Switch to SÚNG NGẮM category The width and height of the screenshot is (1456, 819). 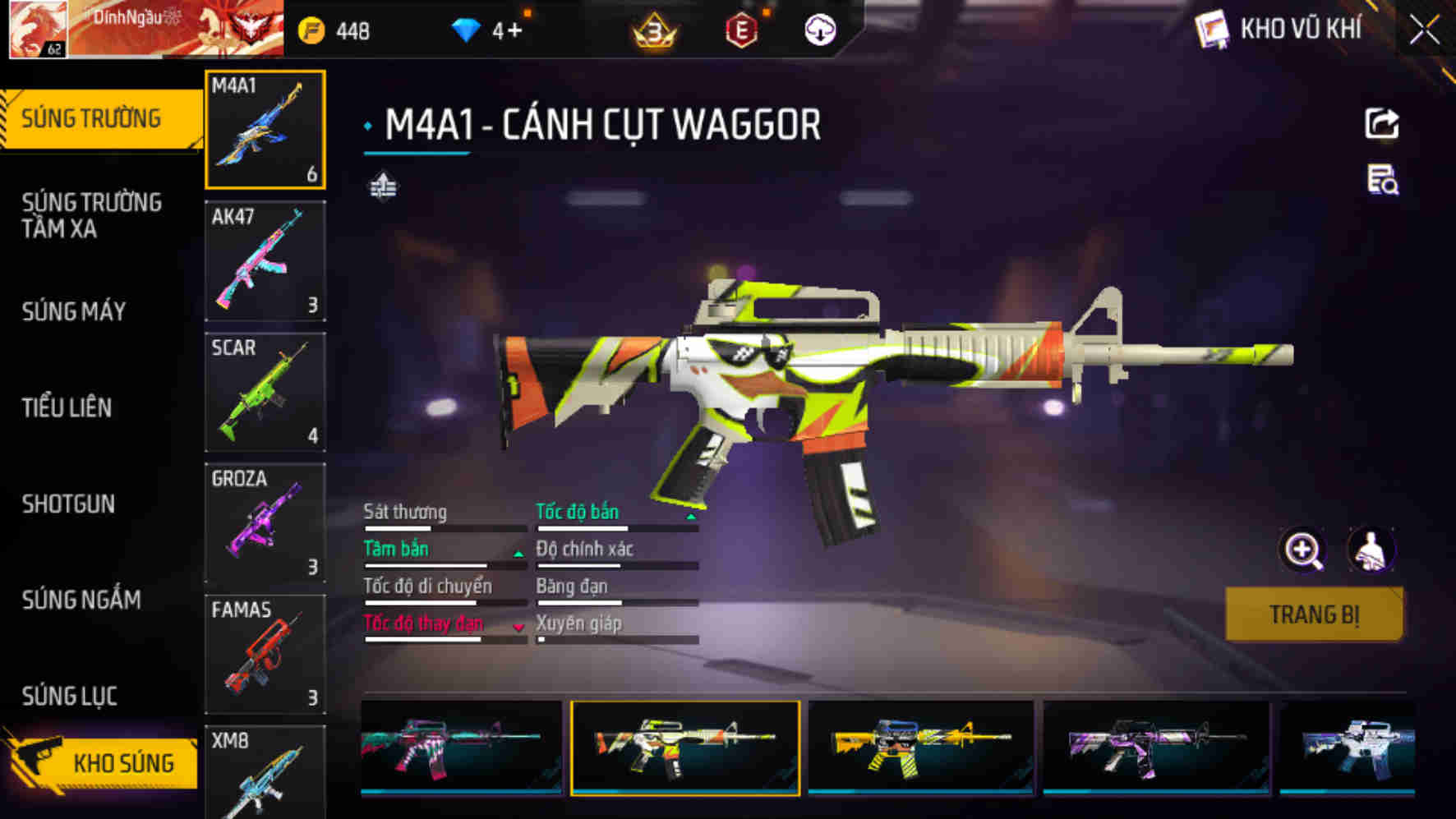coord(81,600)
